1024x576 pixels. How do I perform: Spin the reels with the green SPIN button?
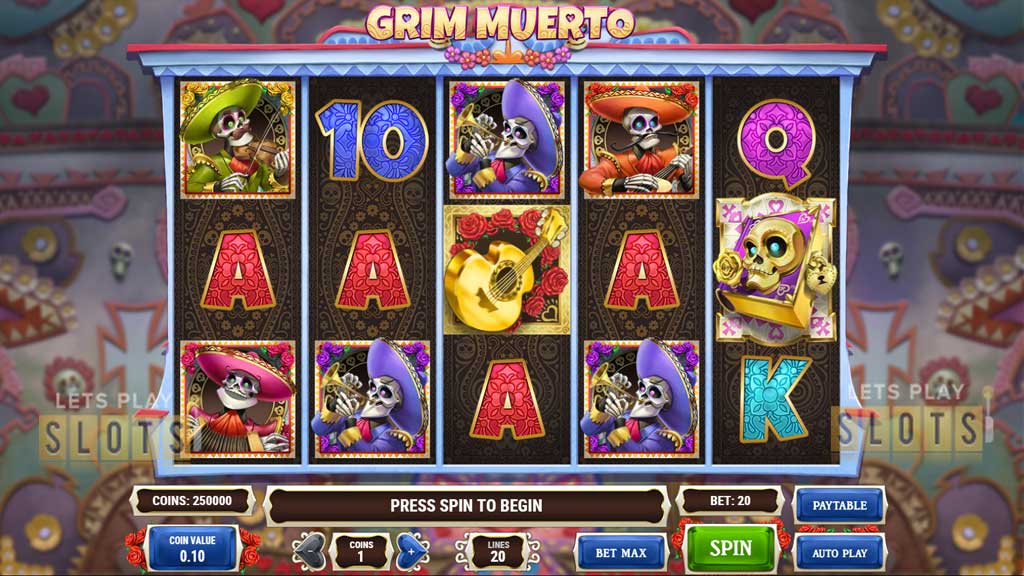pyautogui.click(x=730, y=549)
